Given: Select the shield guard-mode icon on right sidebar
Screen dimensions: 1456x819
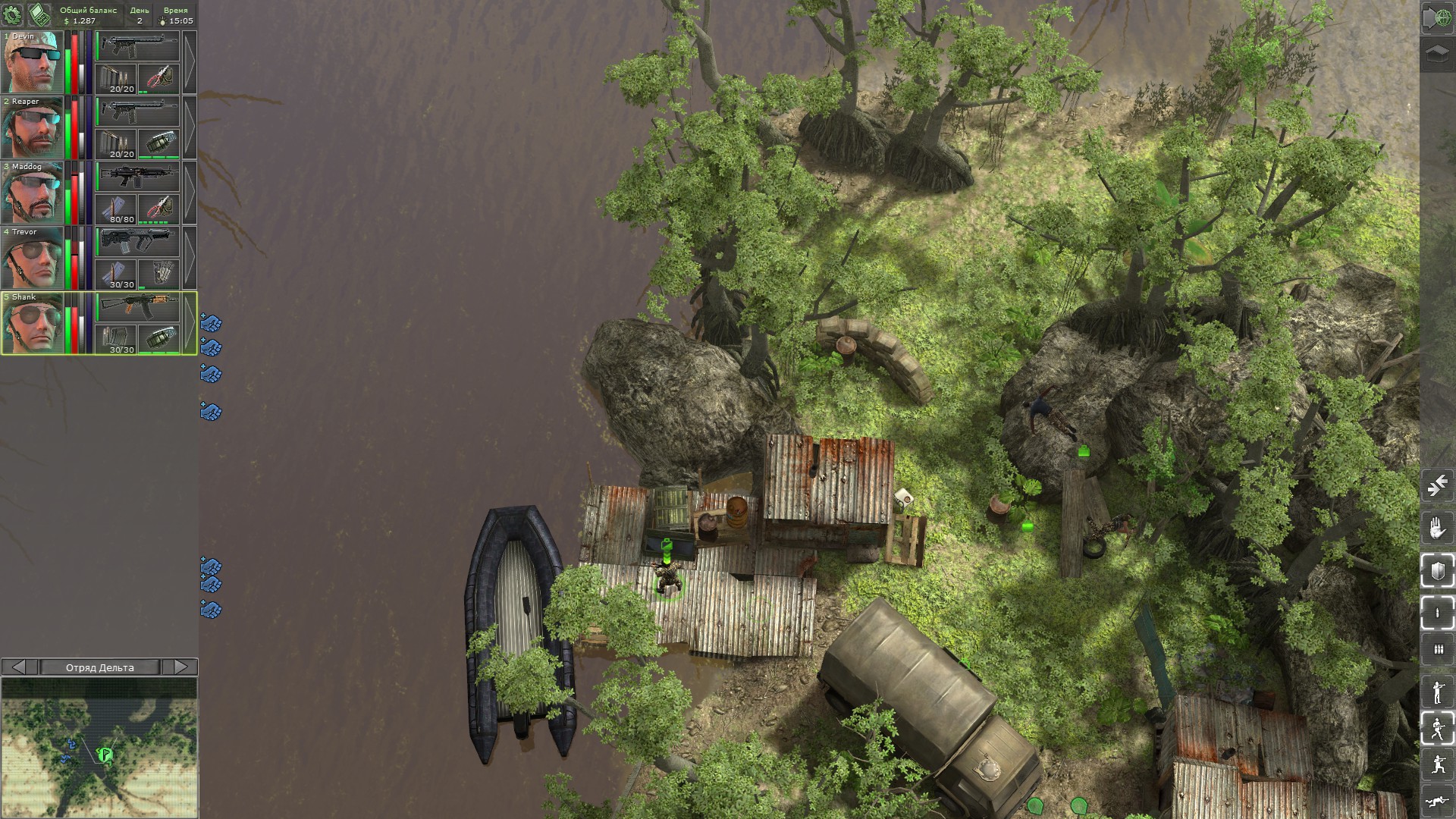Looking at the screenshot, I should pos(1436,566).
